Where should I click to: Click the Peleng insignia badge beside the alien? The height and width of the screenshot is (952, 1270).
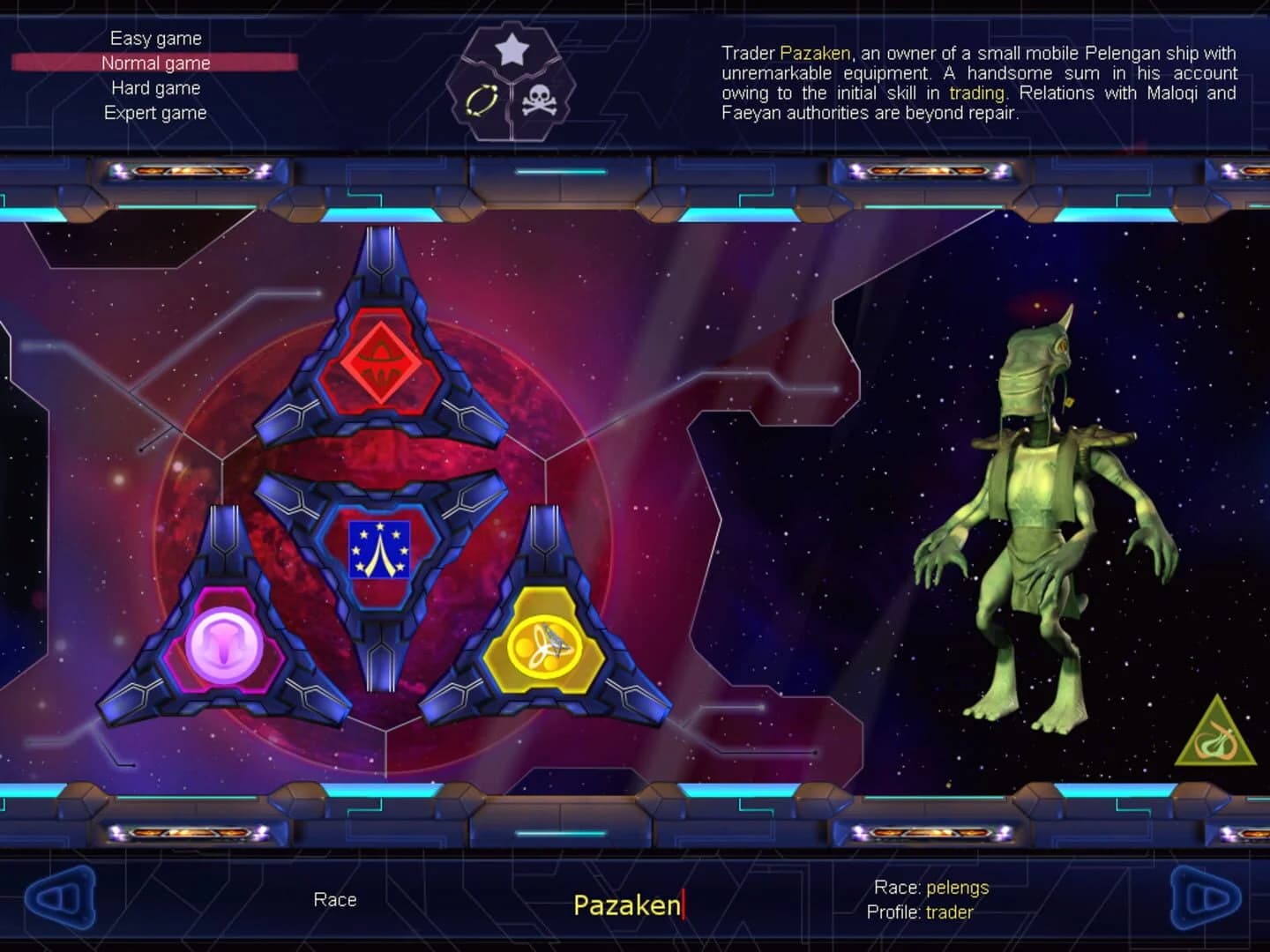pyautogui.click(x=1215, y=734)
